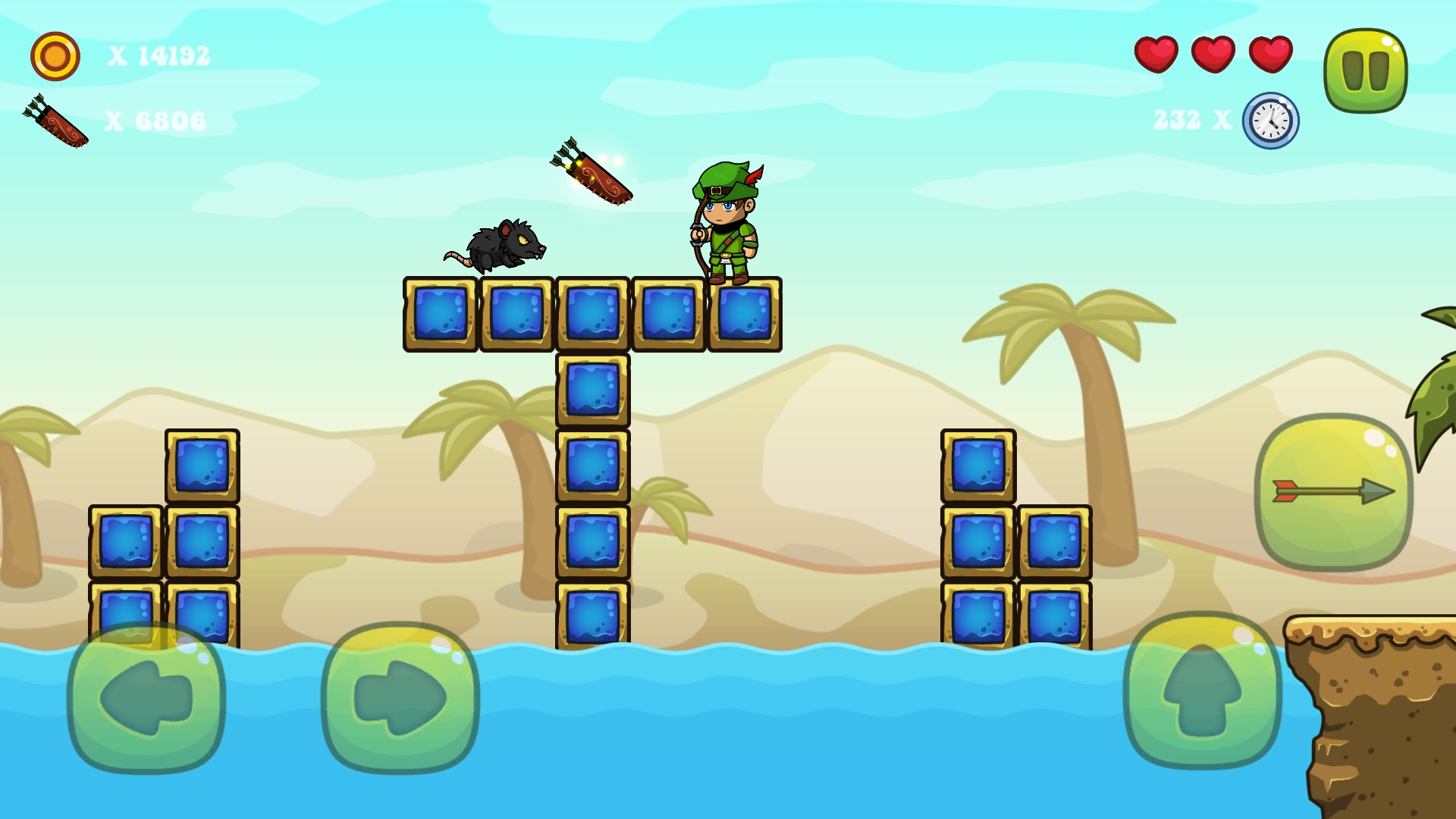The image size is (1456, 819).
Task: Select the middle heart icon
Action: 1212,55
